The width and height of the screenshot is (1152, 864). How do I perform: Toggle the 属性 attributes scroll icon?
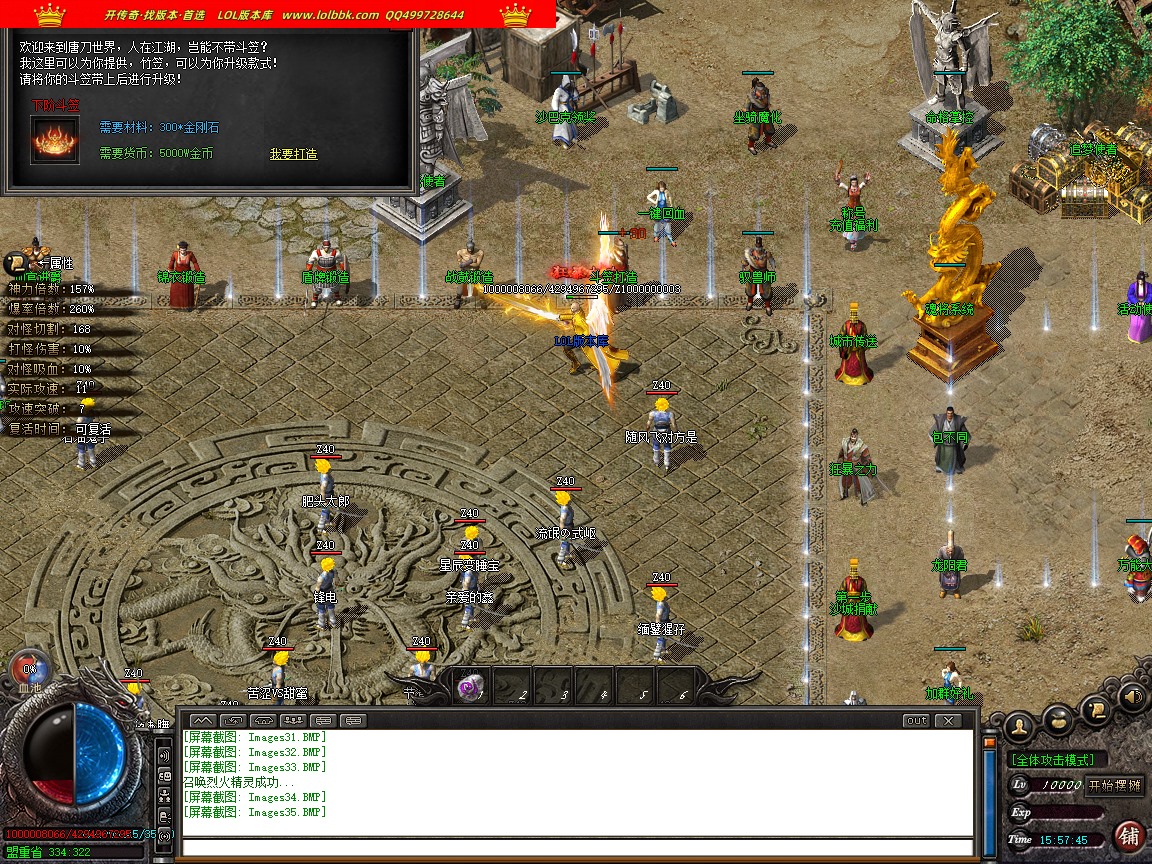point(17,263)
